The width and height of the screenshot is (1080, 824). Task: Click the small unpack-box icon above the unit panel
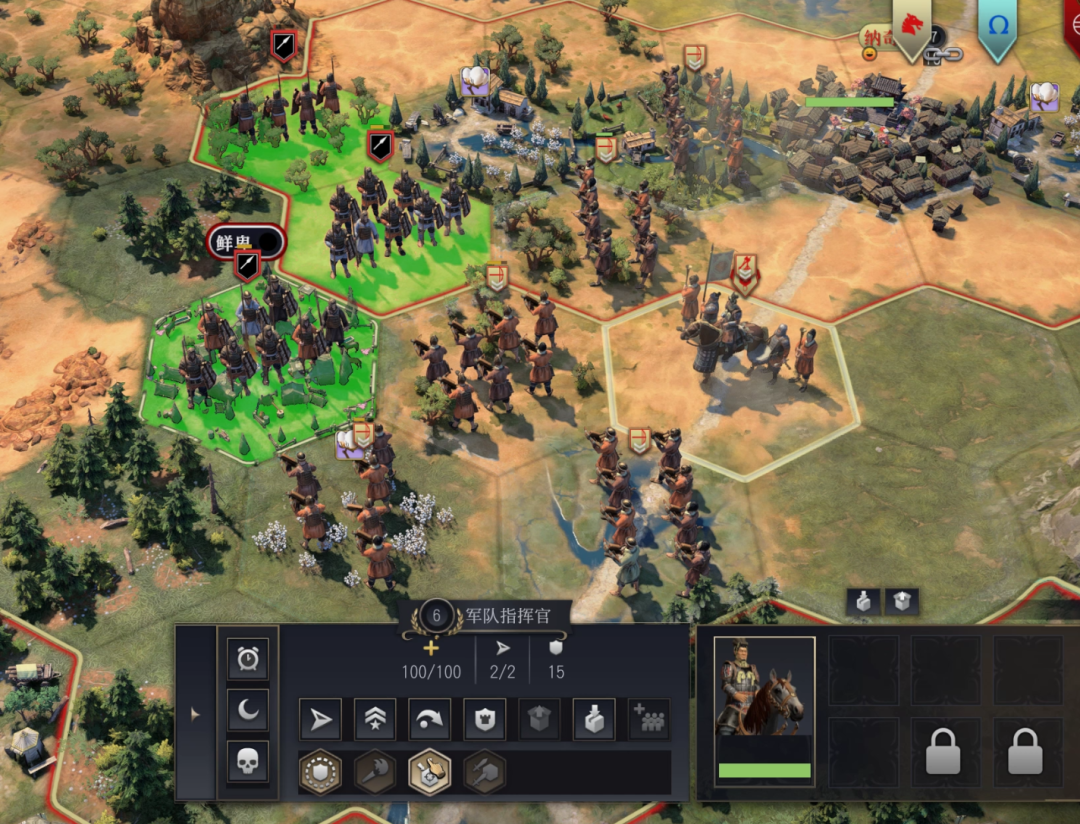[901, 601]
